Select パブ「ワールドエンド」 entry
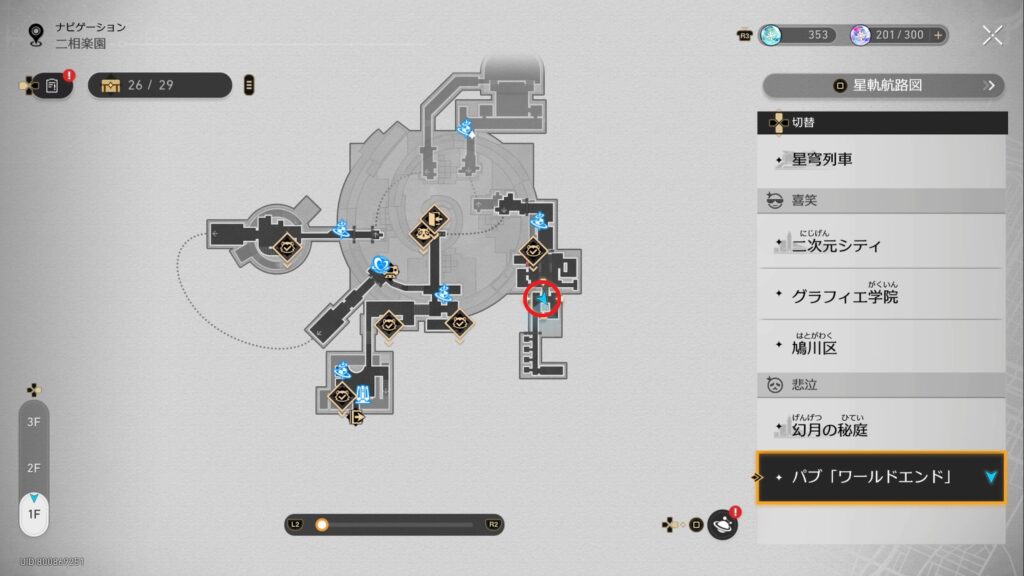The image size is (1024, 576). tap(880, 477)
